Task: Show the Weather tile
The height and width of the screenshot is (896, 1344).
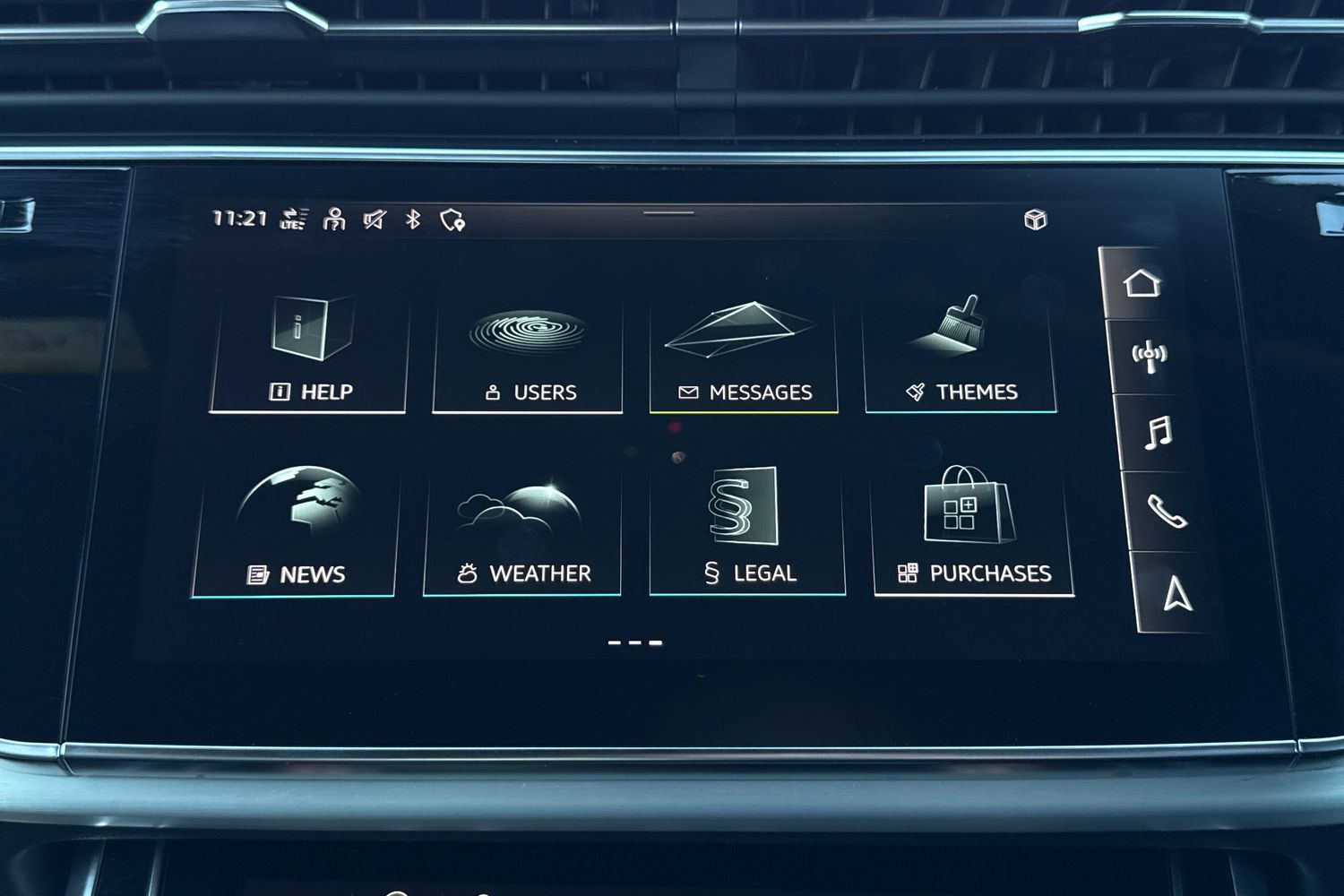Action: (x=523, y=533)
